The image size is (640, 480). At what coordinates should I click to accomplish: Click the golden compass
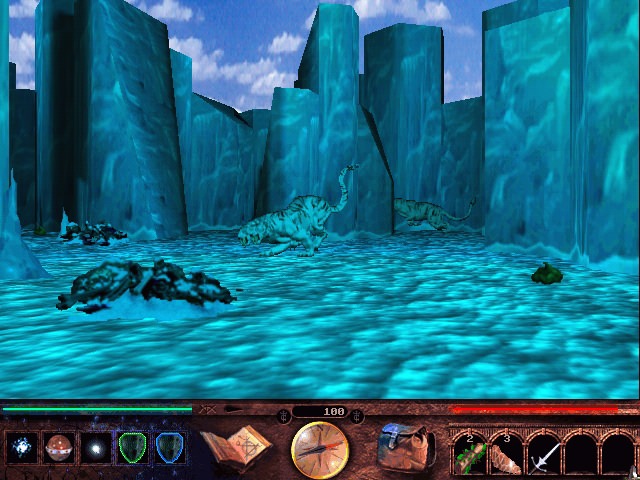[320, 450]
